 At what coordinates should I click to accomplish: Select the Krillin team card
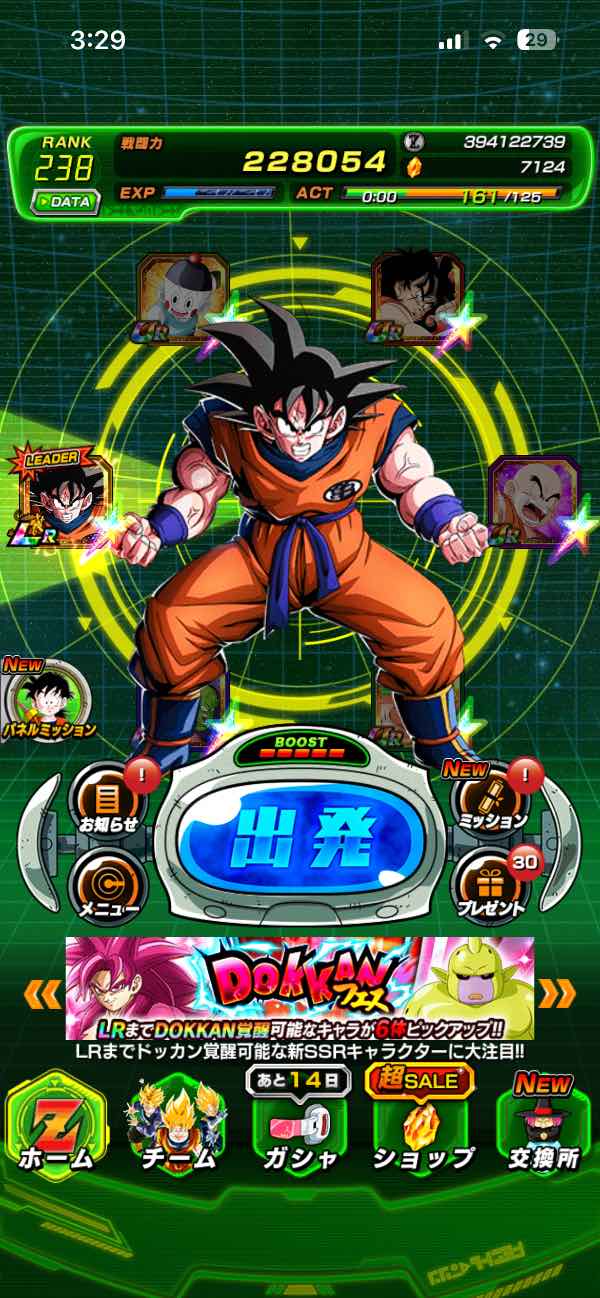pyautogui.click(x=532, y=500)
